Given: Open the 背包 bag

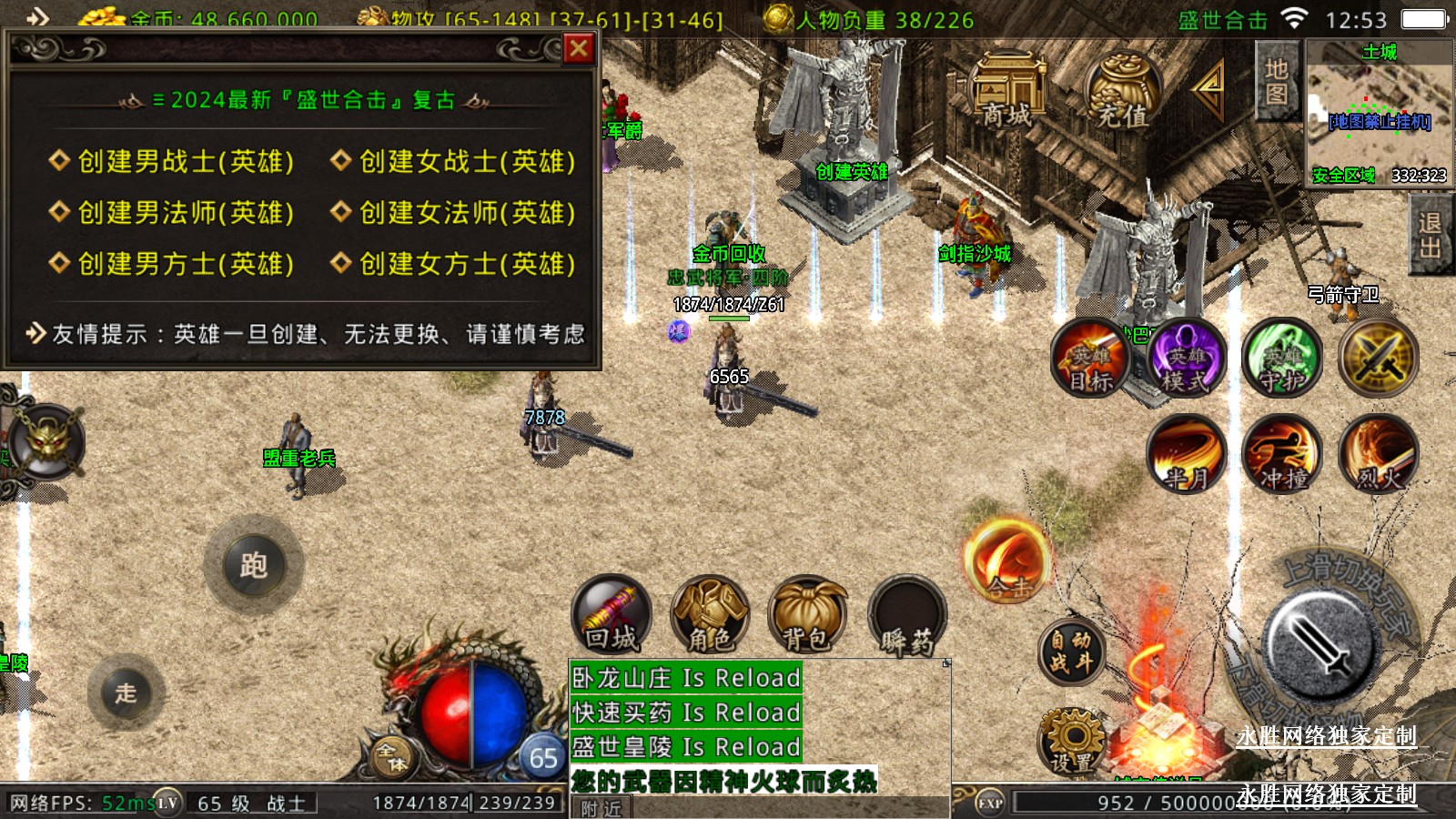Looking at the screenshot, I should (807, 615).
